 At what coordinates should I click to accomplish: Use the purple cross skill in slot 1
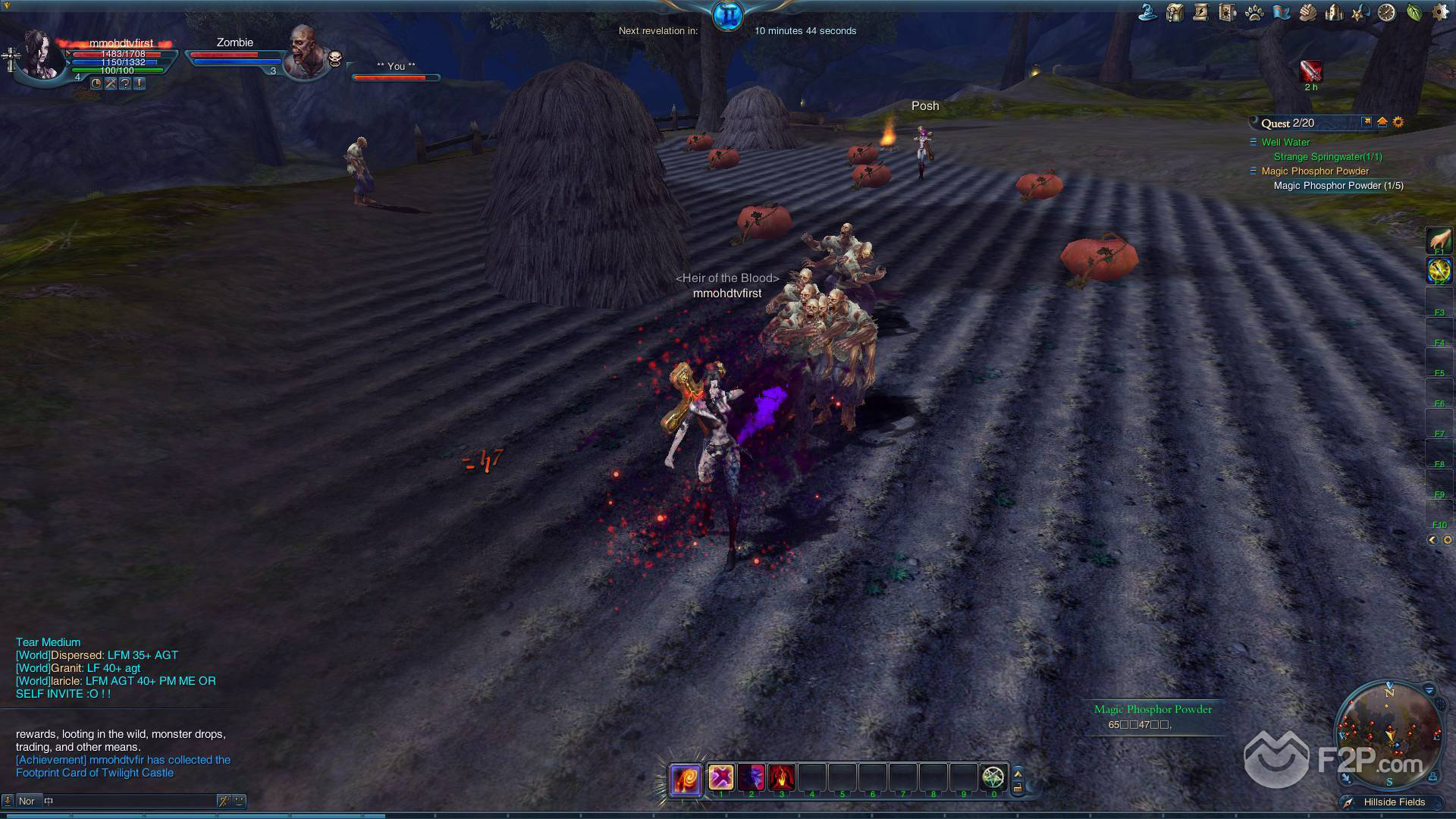pyautogui.click(x=720, y=777)
